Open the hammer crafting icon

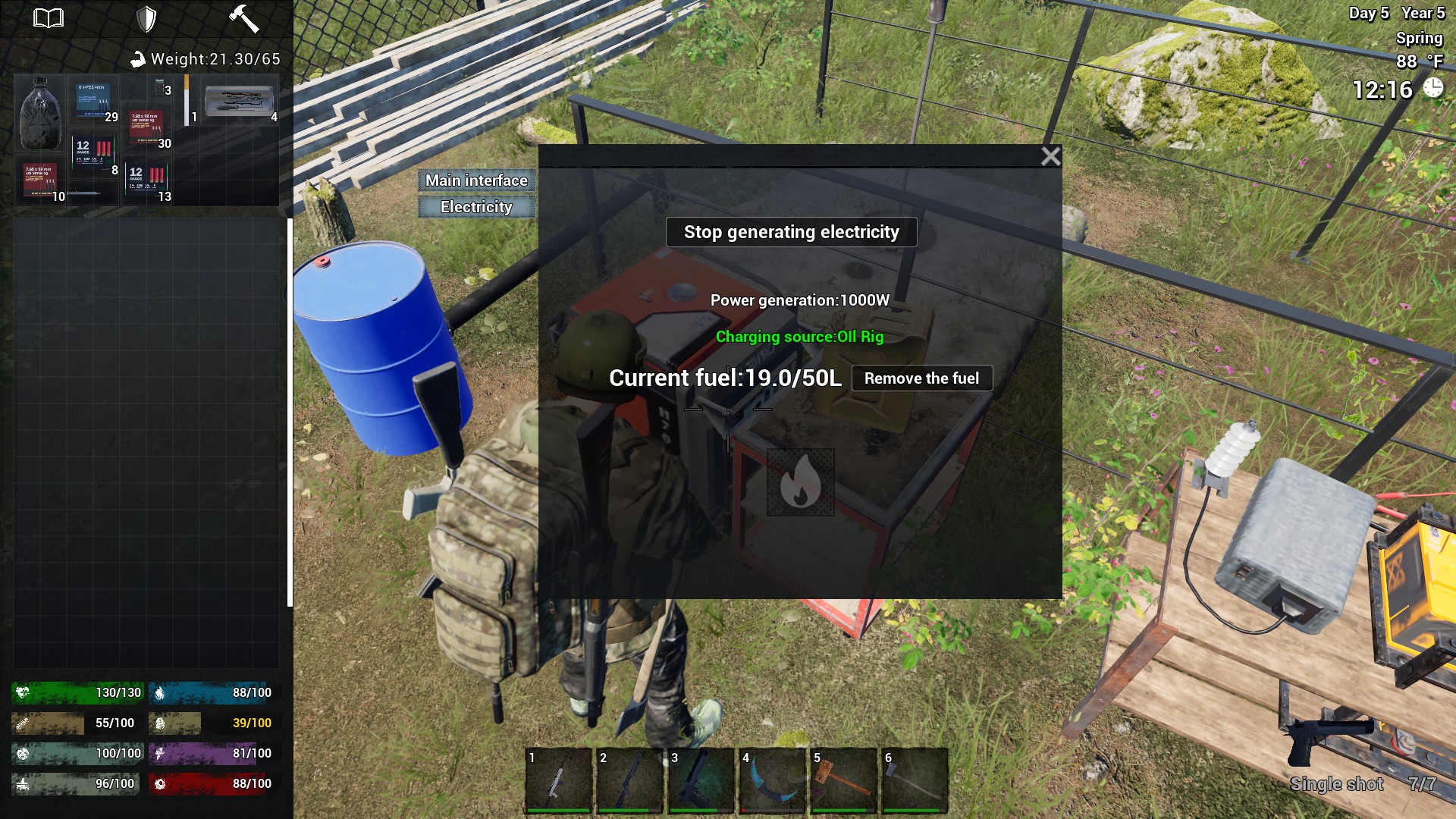[243, 18]
